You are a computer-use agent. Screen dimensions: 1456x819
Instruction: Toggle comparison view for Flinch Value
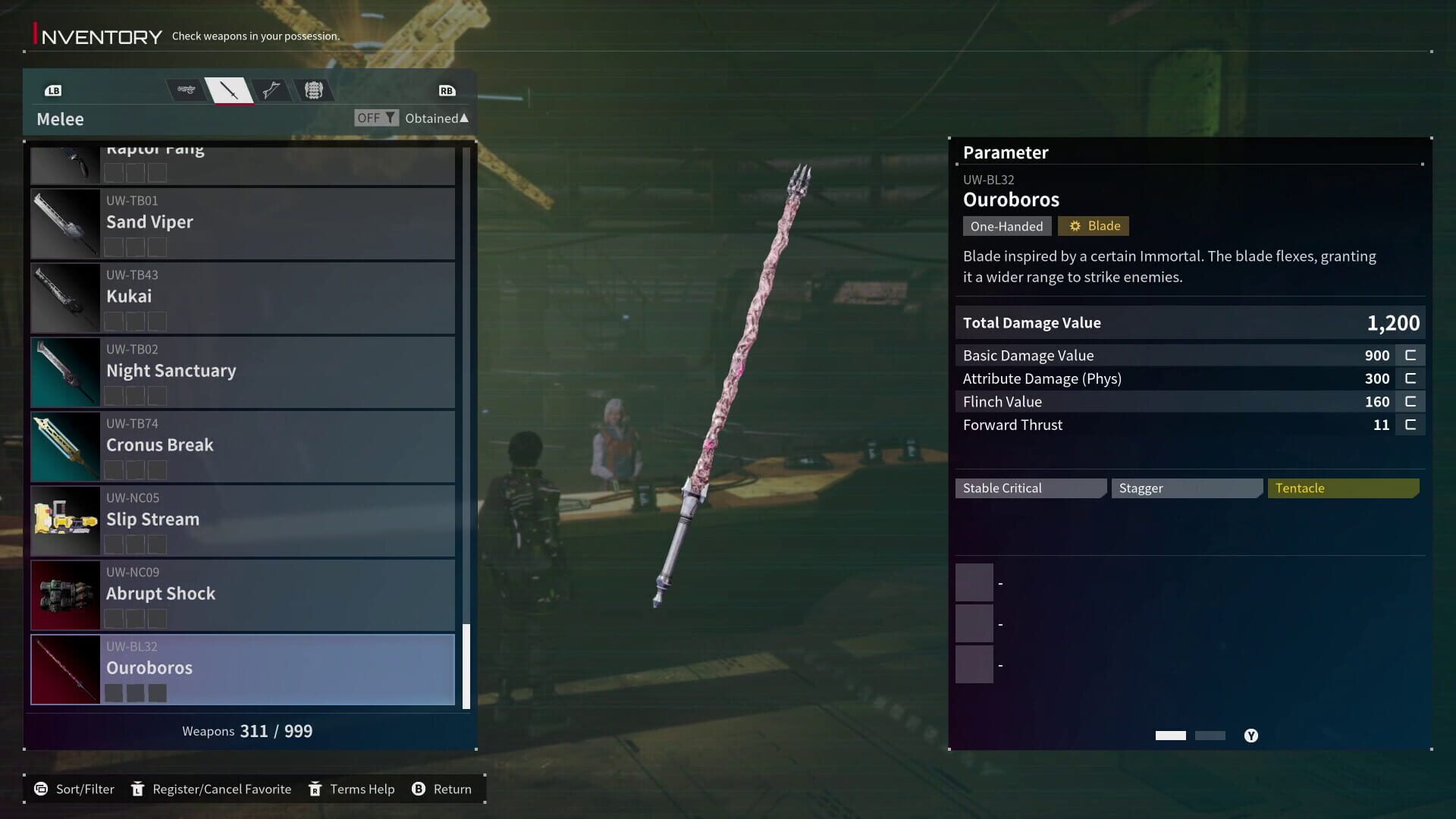click(x=1410, y=401)
